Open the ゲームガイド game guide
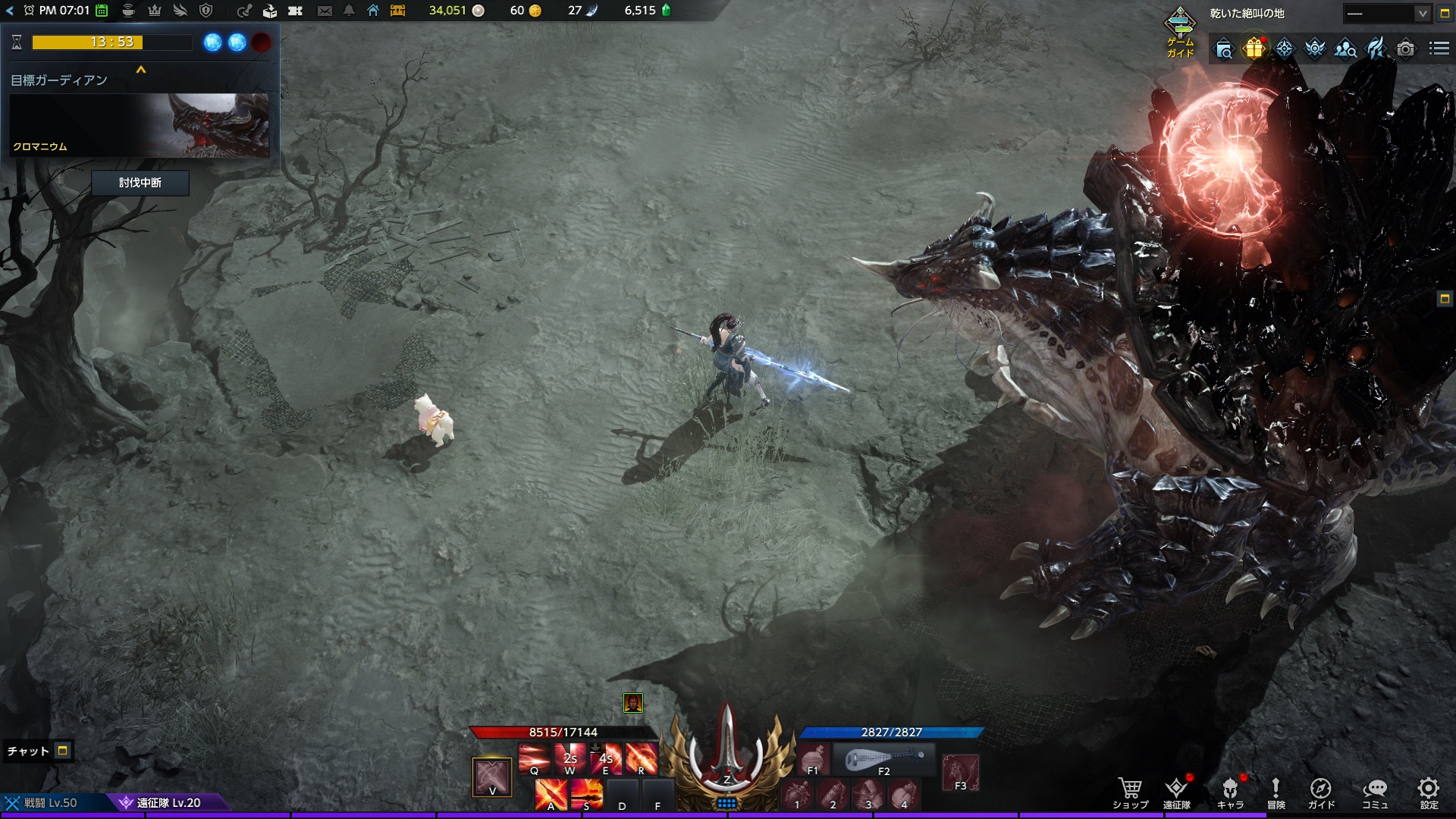Viewport: 1456px width, 819px height. 1180,32
